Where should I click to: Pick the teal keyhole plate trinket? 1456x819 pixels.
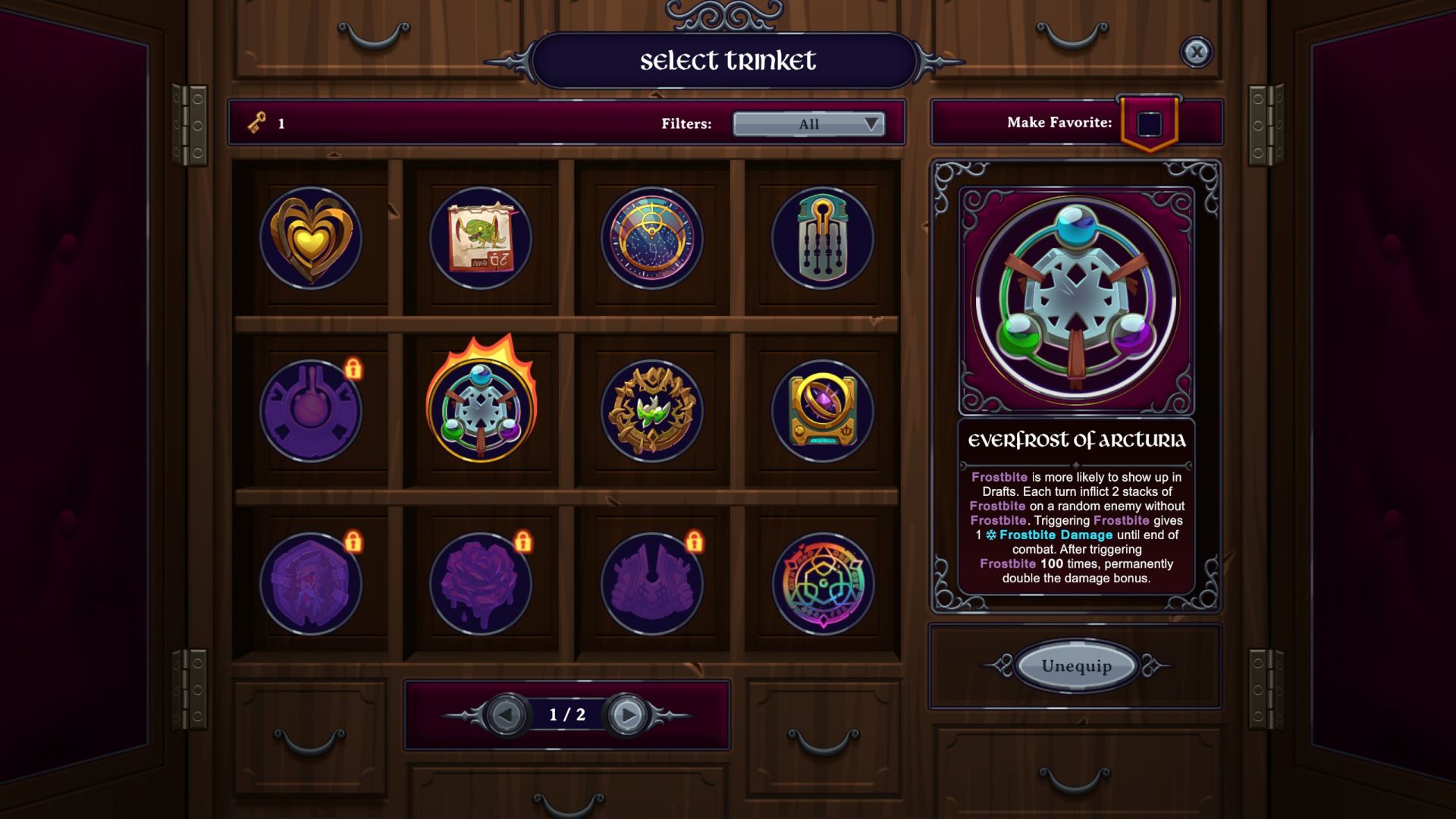pyautogui.click(x=823, y=238)
